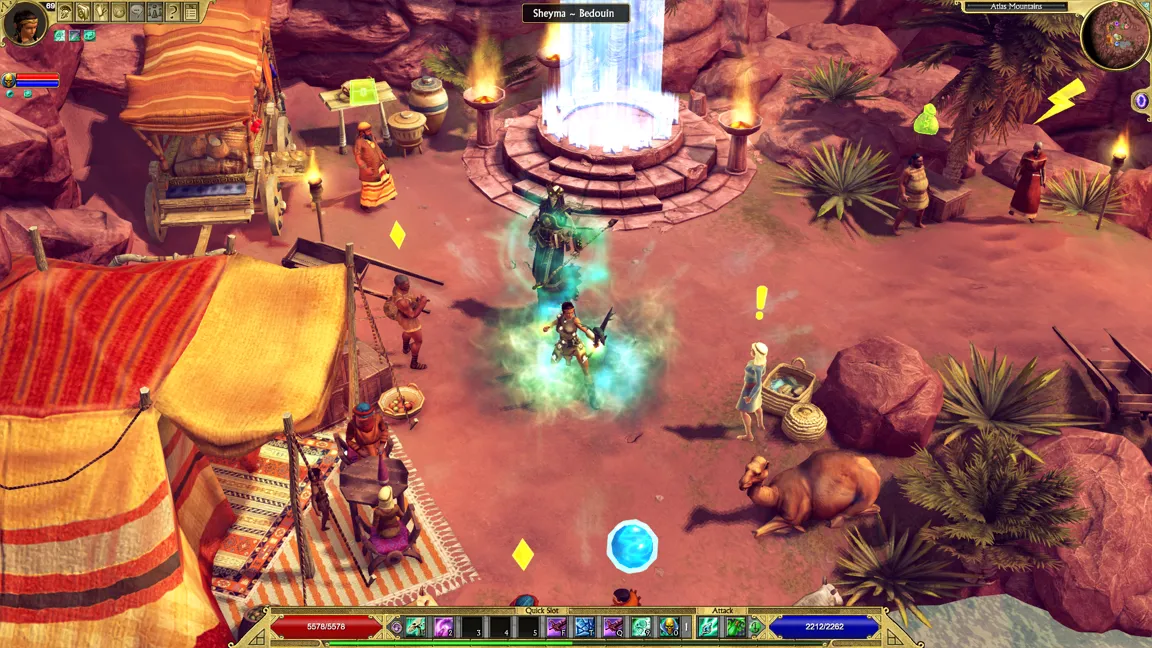Use the teal skill in quick slot 1
1152x648 pixels.
(x=415, y=627)
